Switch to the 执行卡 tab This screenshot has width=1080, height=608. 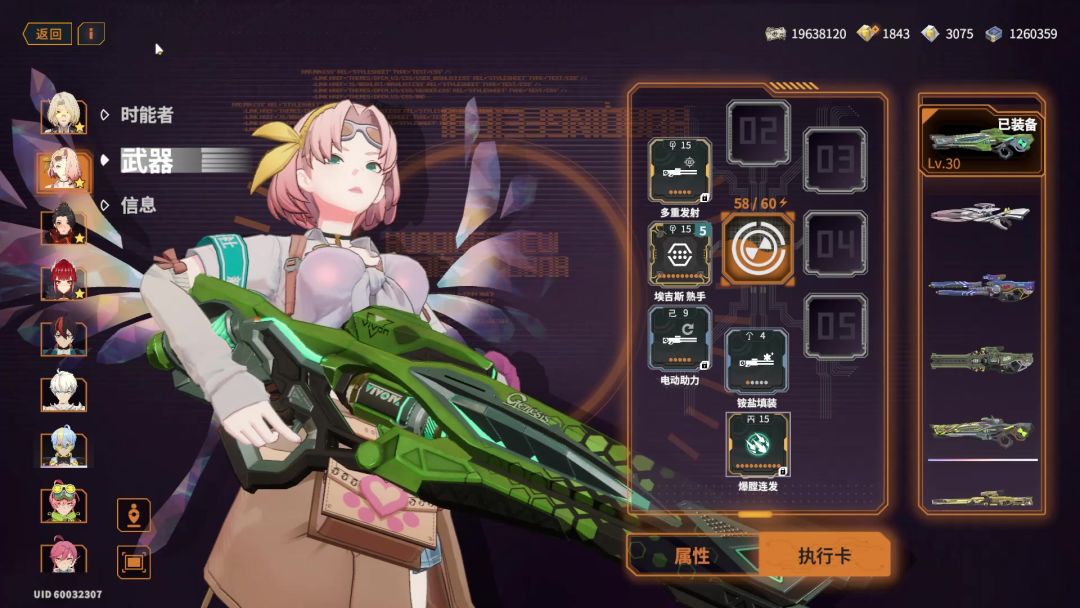[824, 556]
